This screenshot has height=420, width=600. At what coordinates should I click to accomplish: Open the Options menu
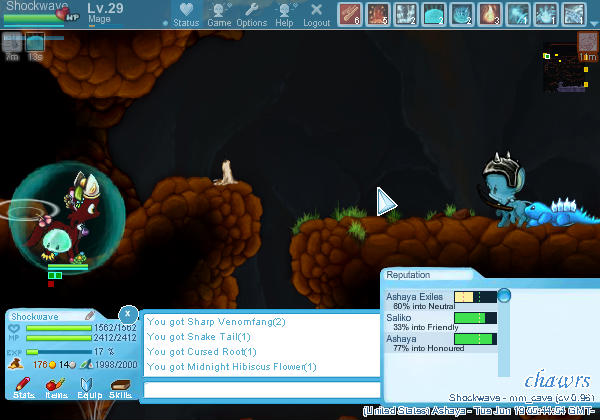coord(252,14)
